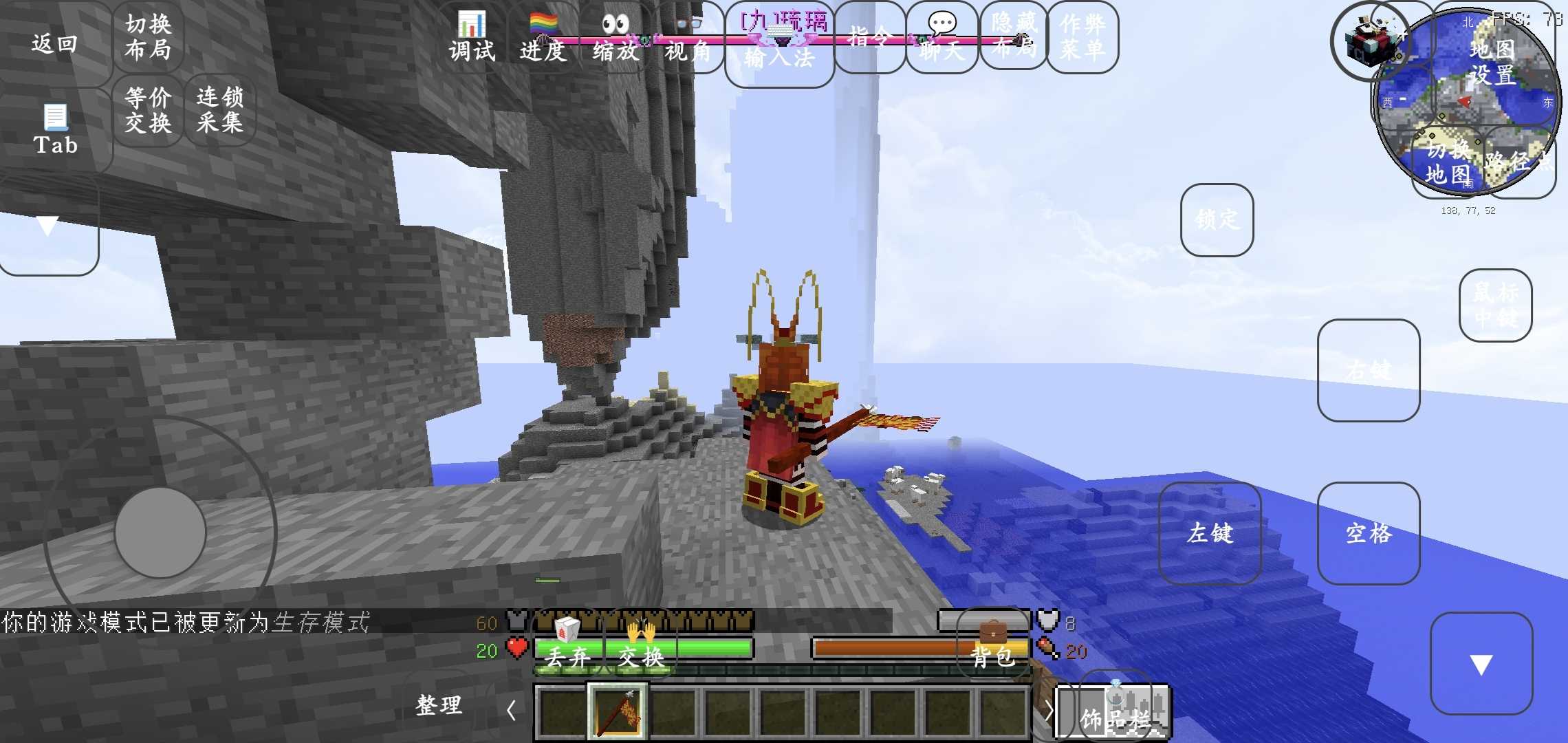Sort inventory with 整理 button
This screenshot has height=743, width=1568.
click(x=439, y=705)
